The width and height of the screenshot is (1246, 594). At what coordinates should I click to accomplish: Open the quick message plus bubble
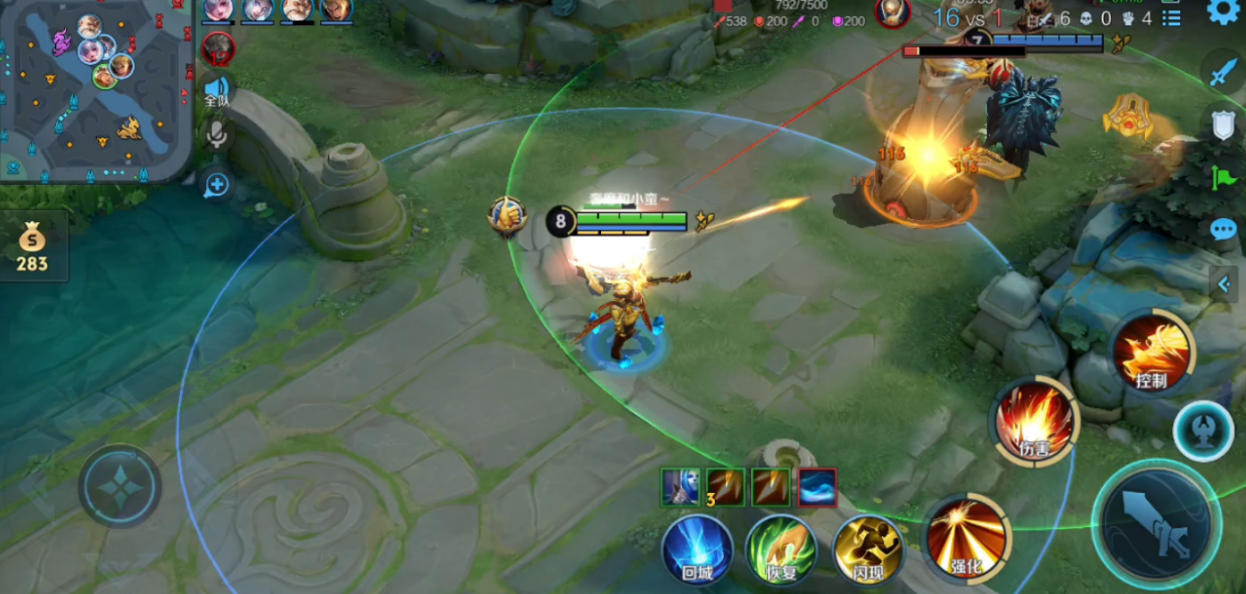[216, 184]
